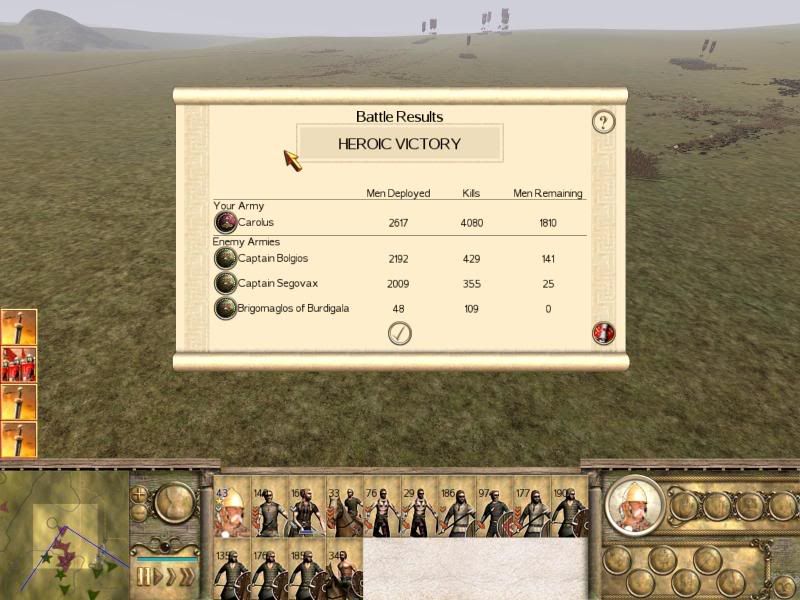800x600 pixels.
Task: Open help with the question mark button
Action: pos(603,122)
